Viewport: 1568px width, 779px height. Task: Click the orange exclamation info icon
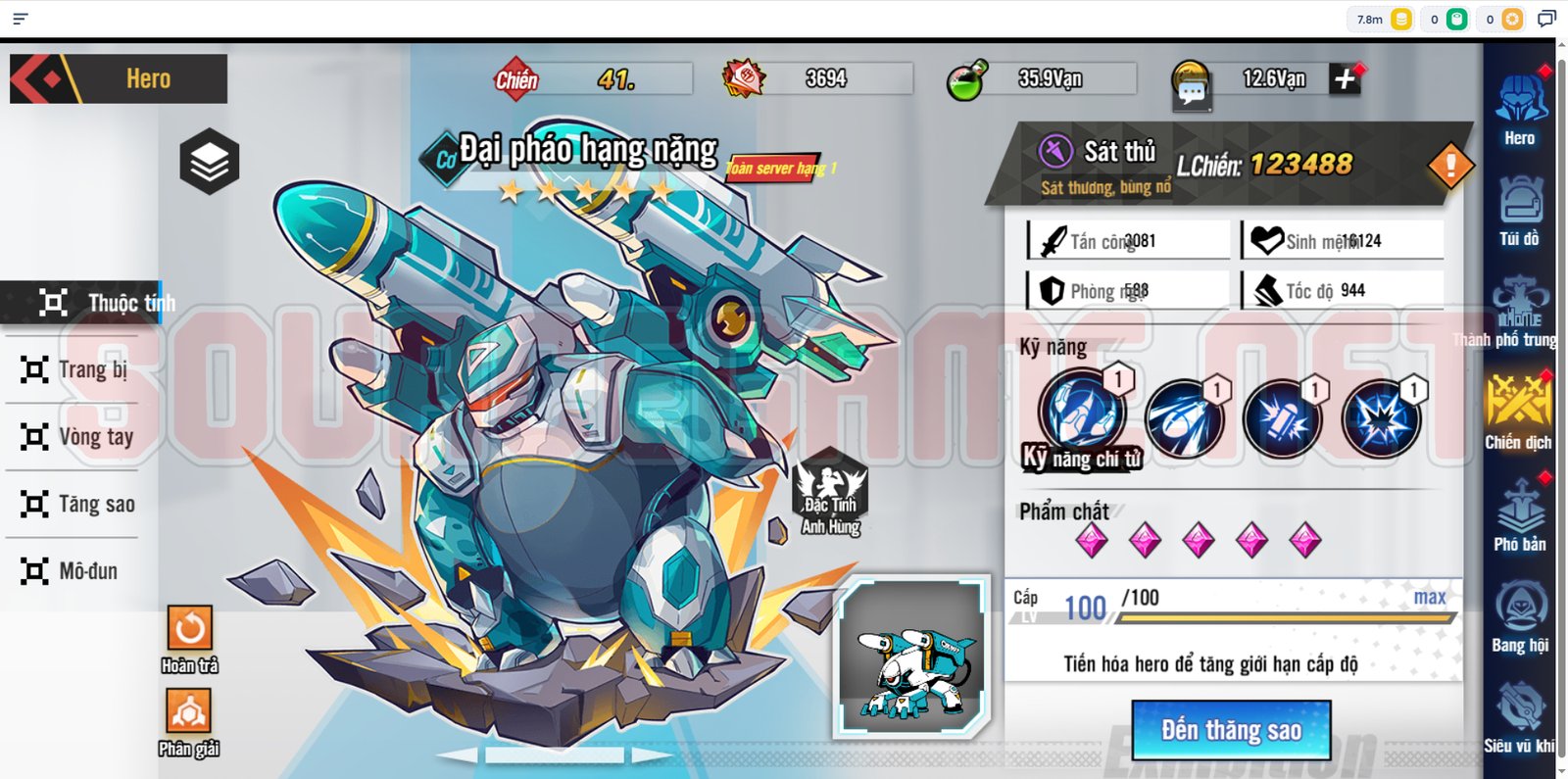[x=1449, y=165]
